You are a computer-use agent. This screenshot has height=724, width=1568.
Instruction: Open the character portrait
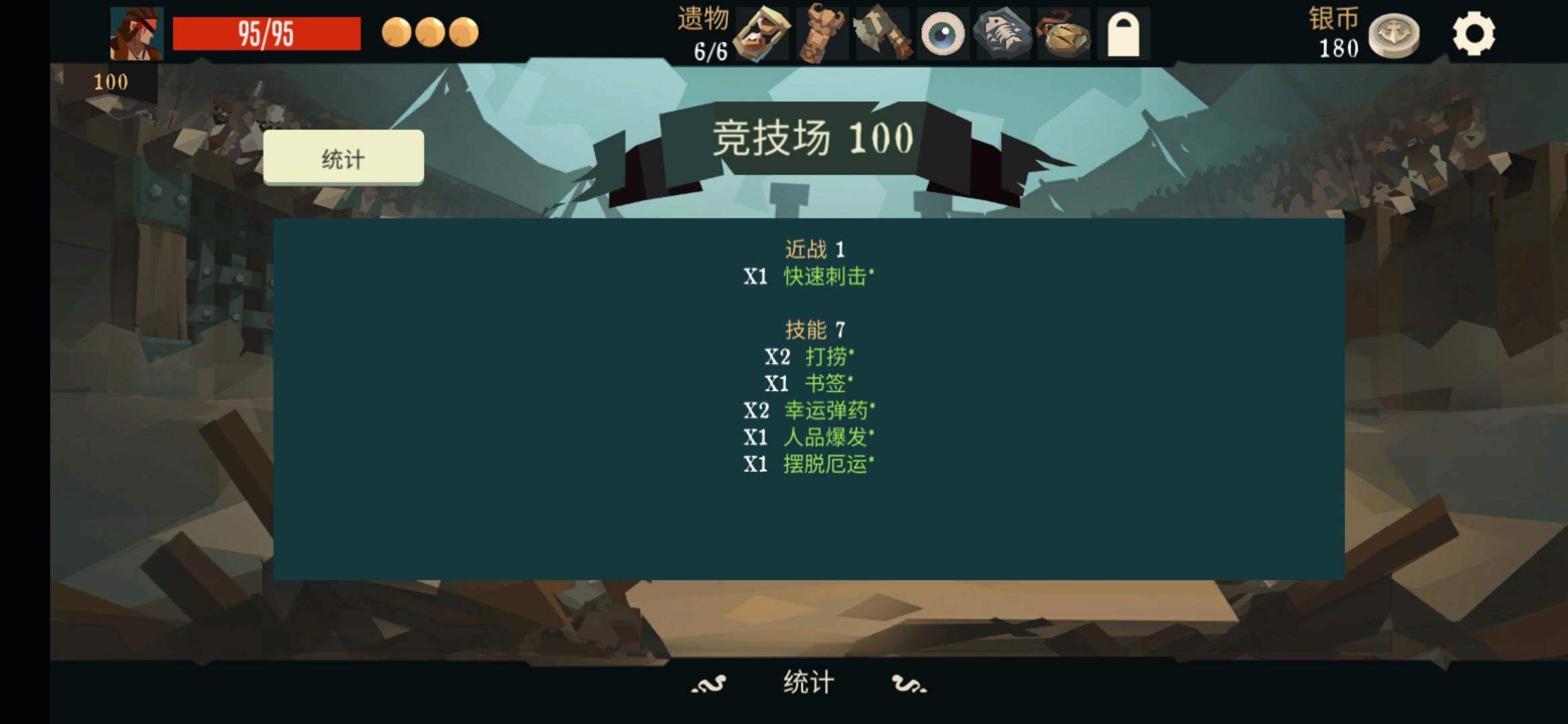[136, 35]
